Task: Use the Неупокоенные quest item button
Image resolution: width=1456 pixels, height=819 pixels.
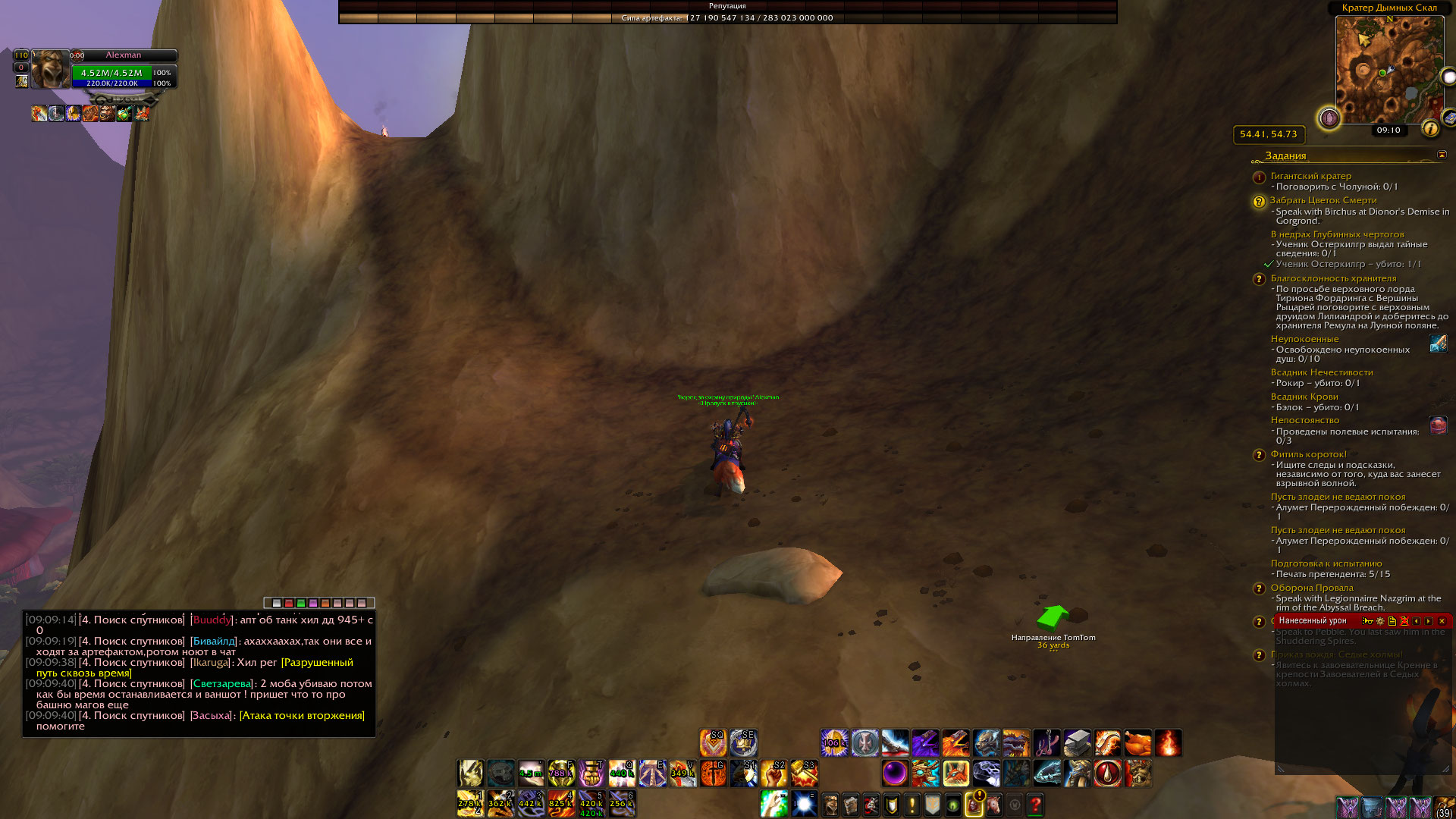Action: click(x=1438, y=344)
